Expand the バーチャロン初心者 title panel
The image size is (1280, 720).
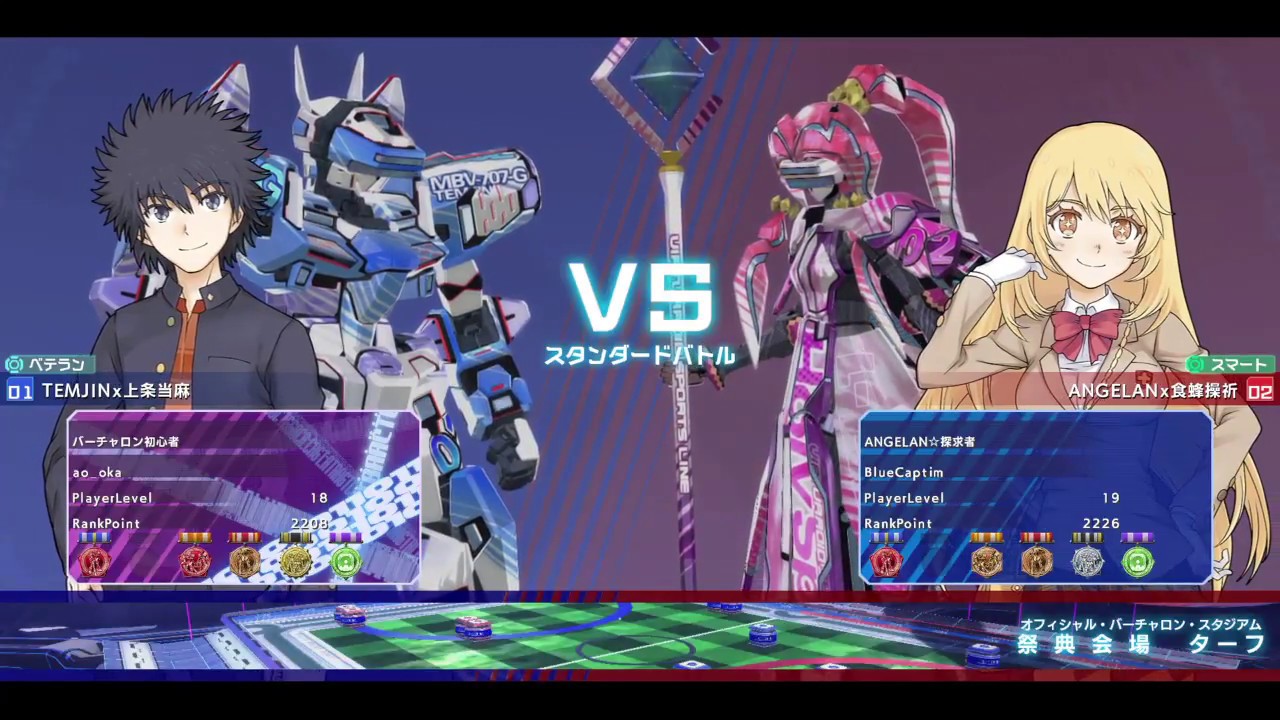click(124, 441)
